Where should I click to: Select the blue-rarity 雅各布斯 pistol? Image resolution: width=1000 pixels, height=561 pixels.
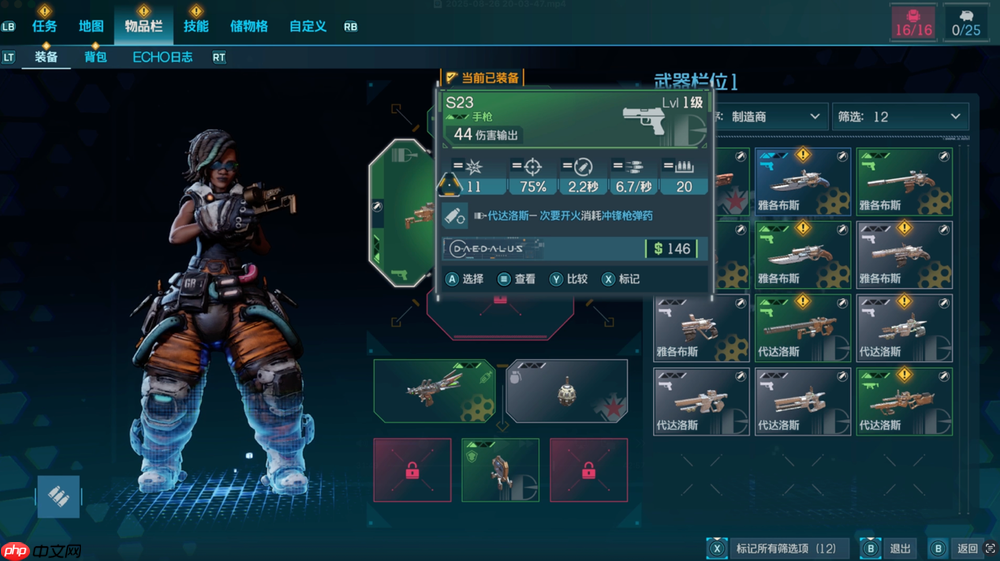coord(803,181)
